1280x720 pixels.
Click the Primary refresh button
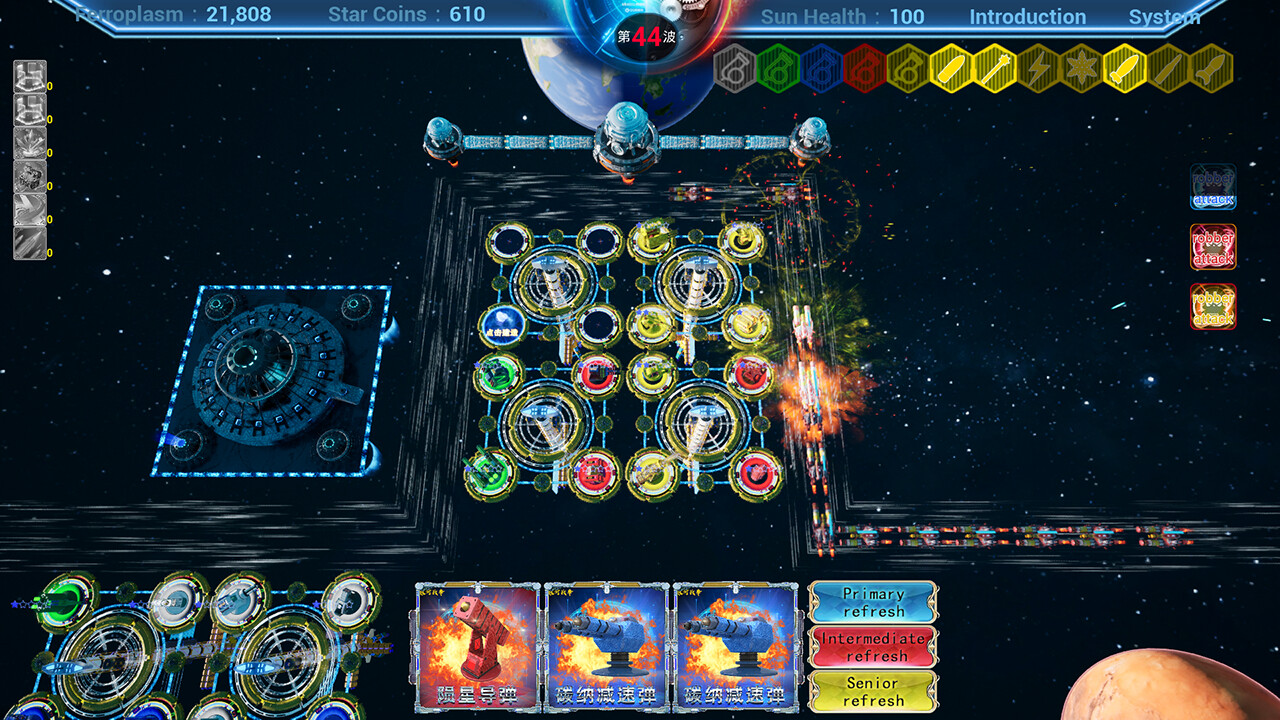(x=875, y=600)
